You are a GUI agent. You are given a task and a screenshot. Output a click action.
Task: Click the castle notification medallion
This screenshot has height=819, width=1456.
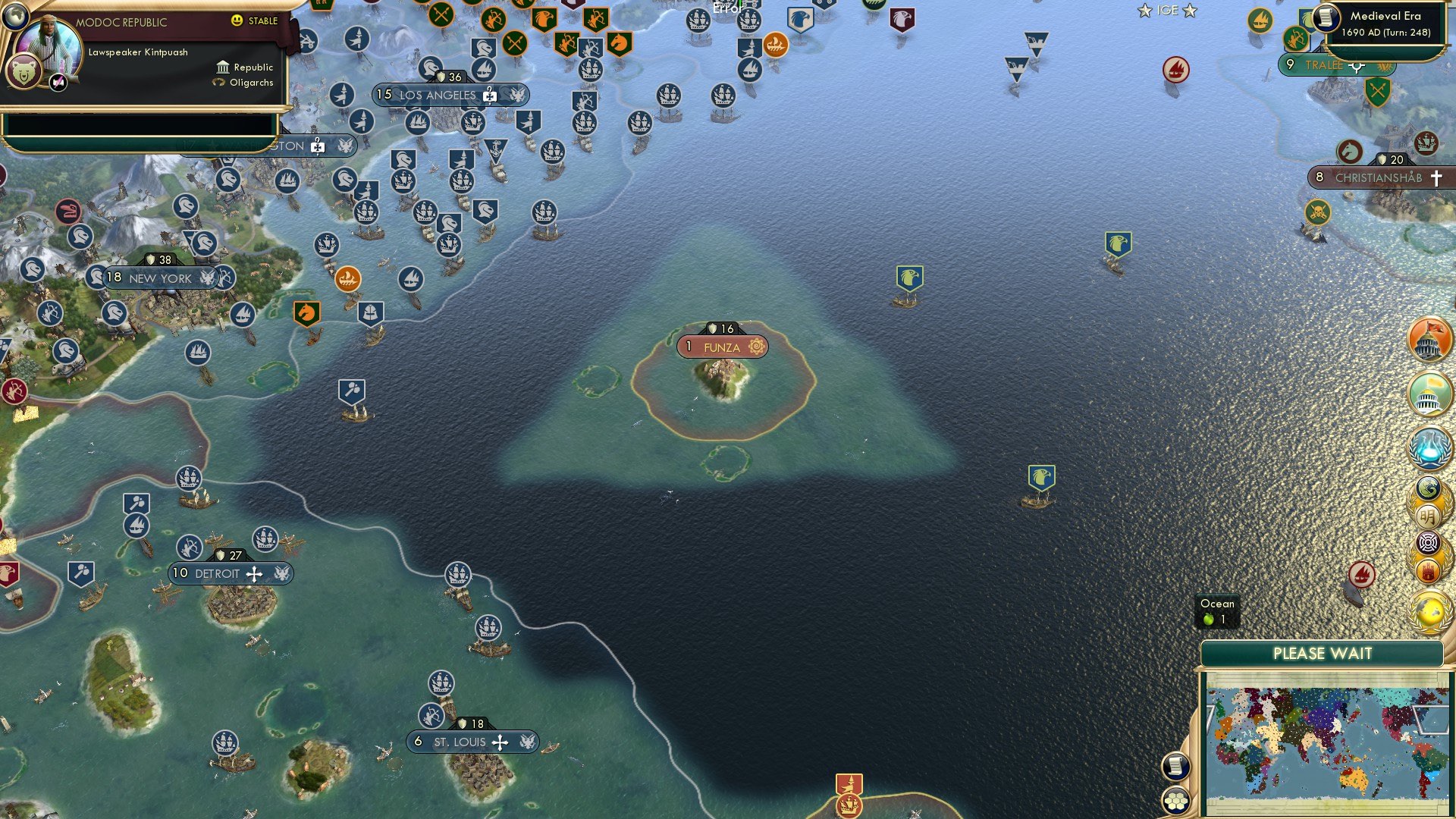(1428, 570)
